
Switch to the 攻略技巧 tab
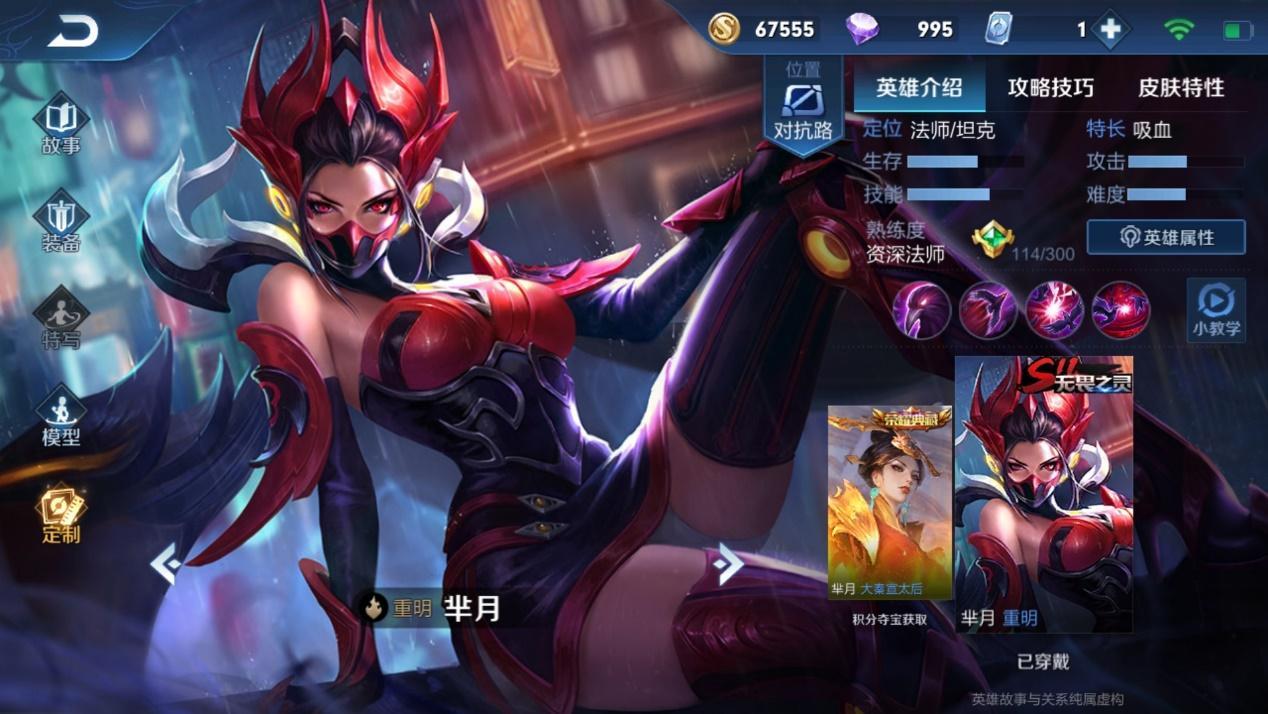(1050, 88)
